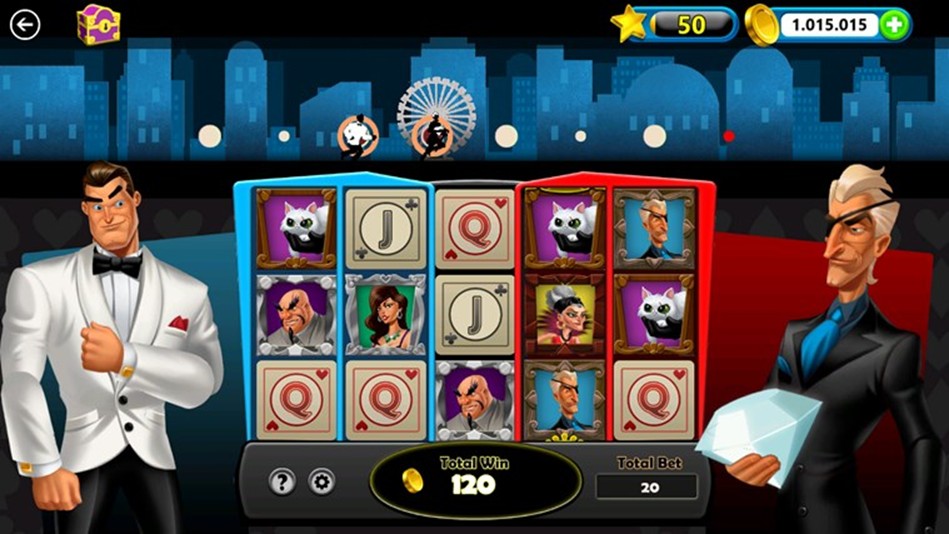The image size is (949, 534).
Task: Go back using the arrow button
Action: coord(25,24)
